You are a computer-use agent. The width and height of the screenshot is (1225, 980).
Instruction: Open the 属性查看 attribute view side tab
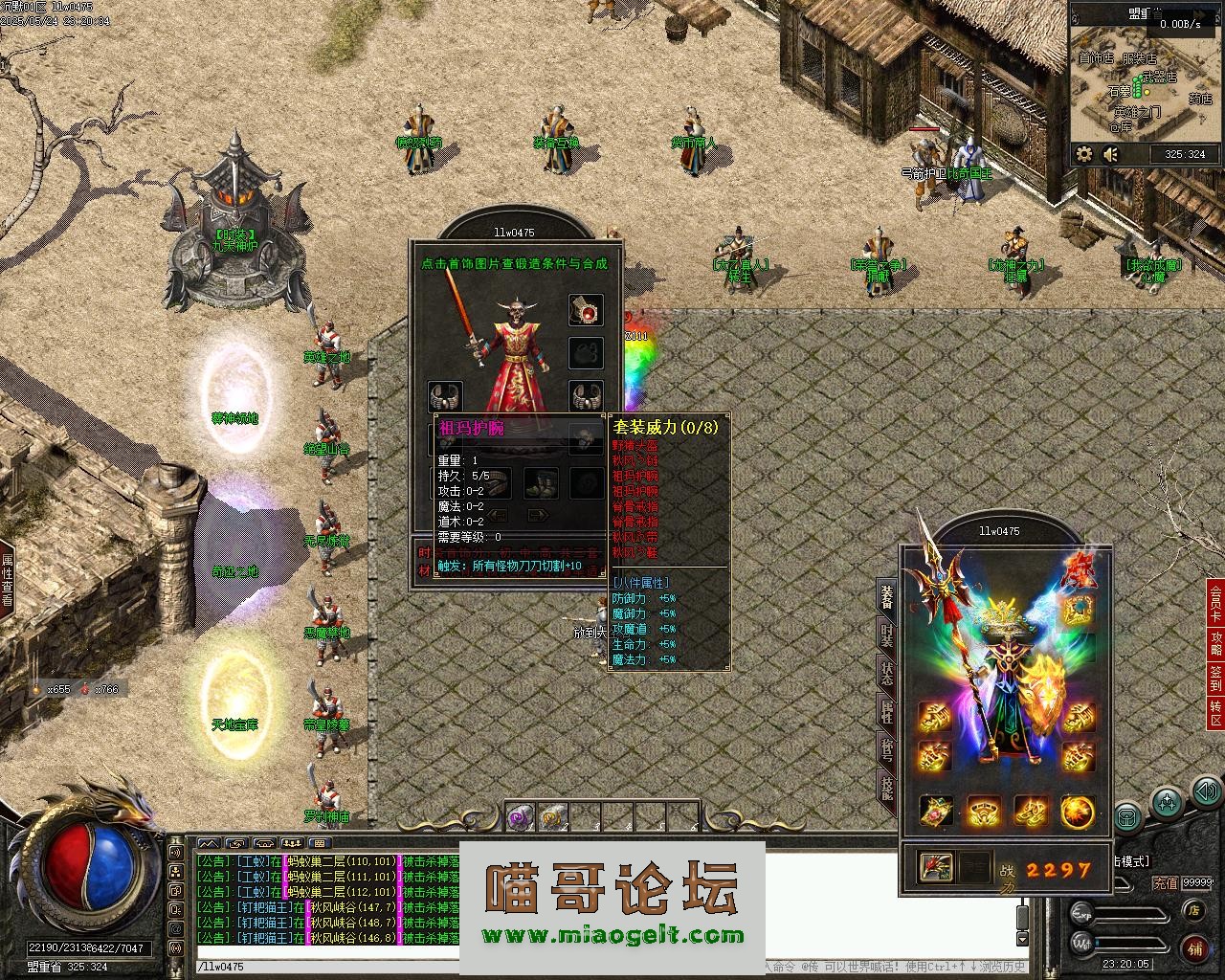coord(7,579)
